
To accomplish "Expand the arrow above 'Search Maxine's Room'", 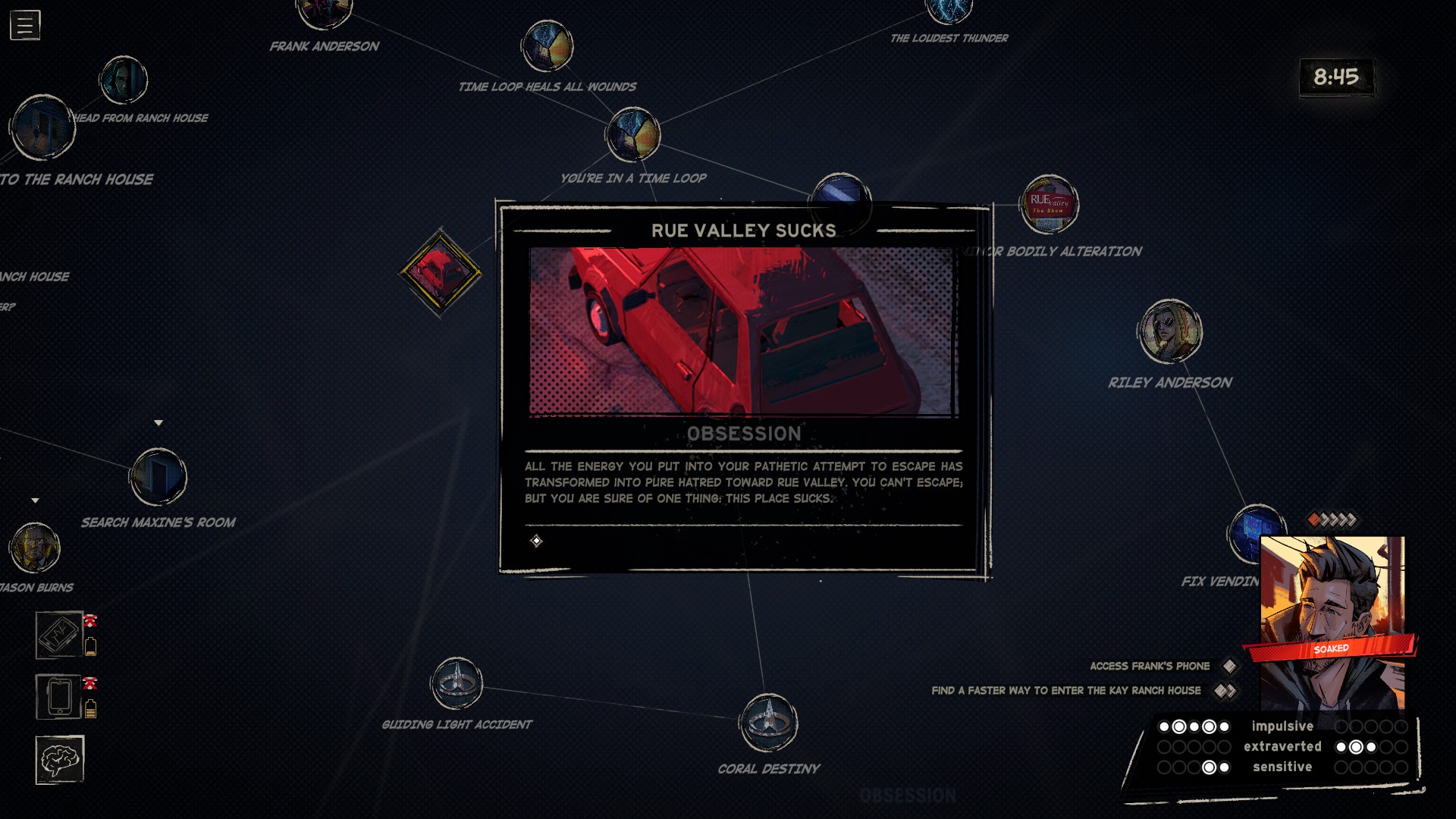I will point(159,422).
